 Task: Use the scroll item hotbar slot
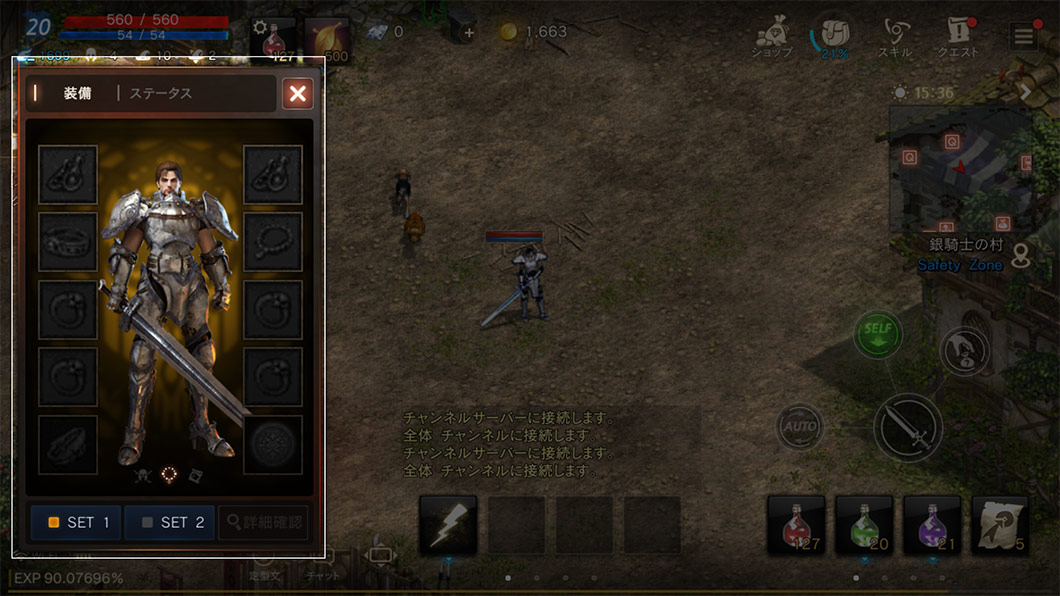tap(1000, 525)
